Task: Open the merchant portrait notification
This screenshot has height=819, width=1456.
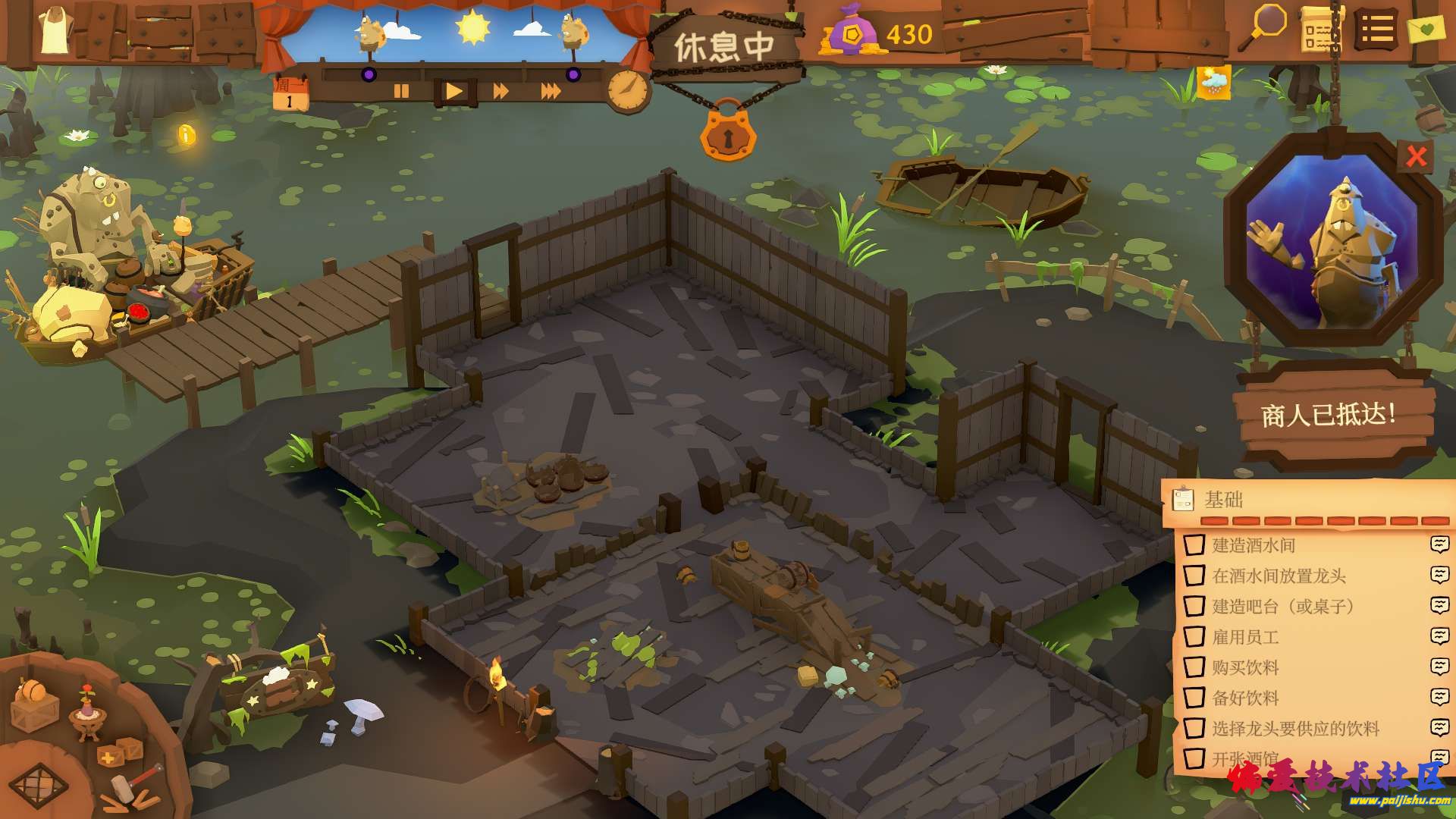Action: (x=1332, y=241)
